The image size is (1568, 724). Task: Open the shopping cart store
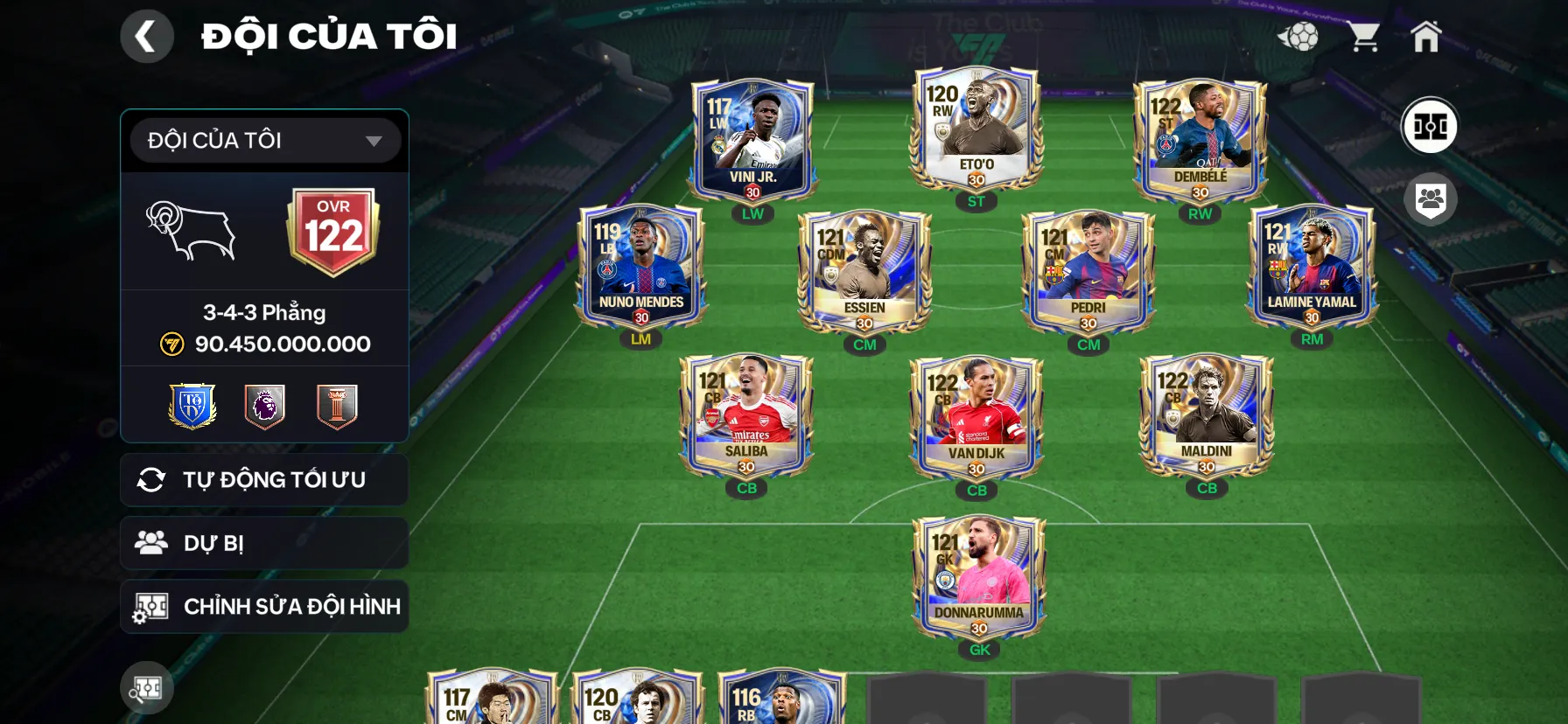1363,37
